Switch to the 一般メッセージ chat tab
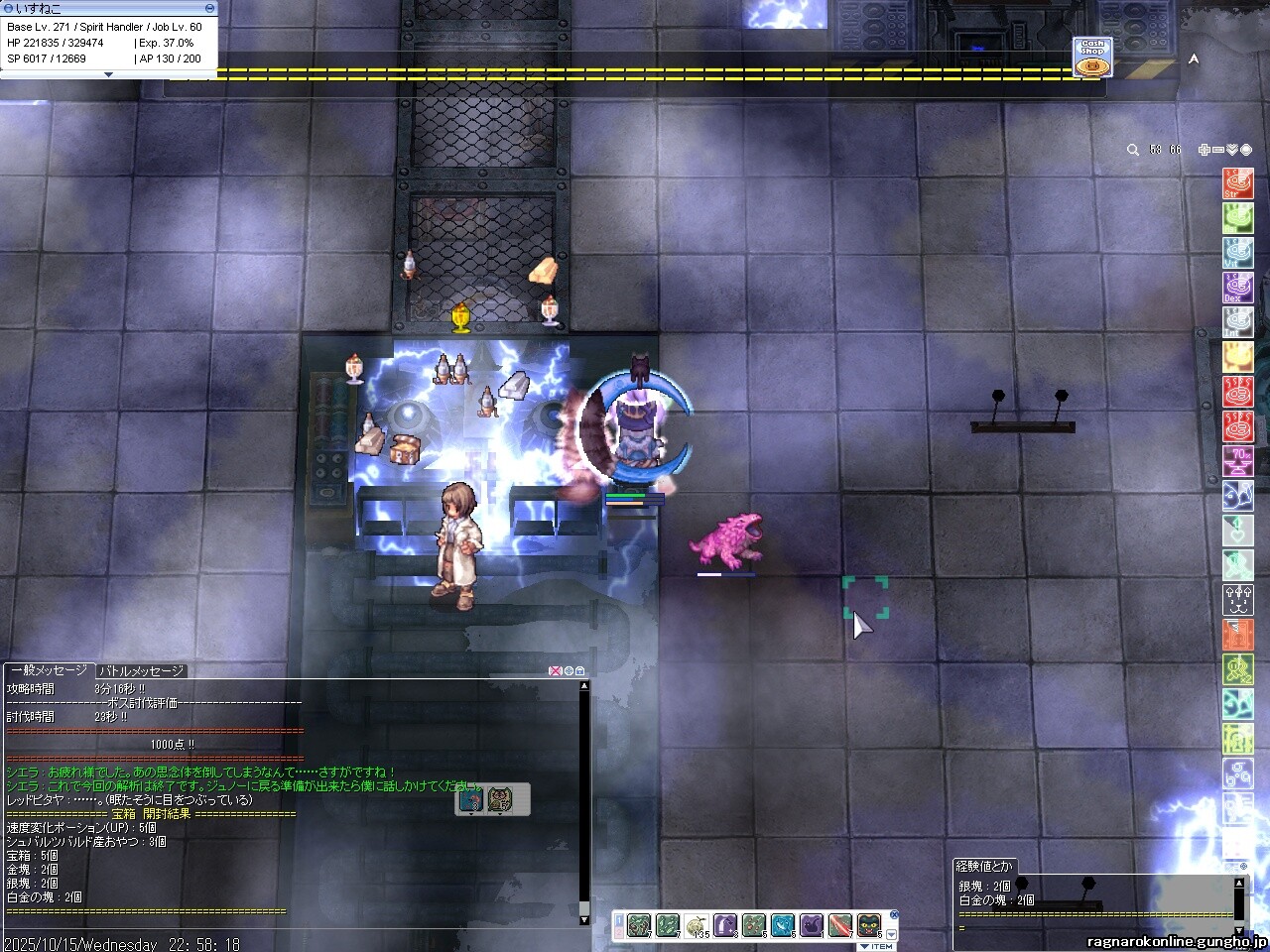The height and width of the screenshot is (952, 1270). (49, 670)
